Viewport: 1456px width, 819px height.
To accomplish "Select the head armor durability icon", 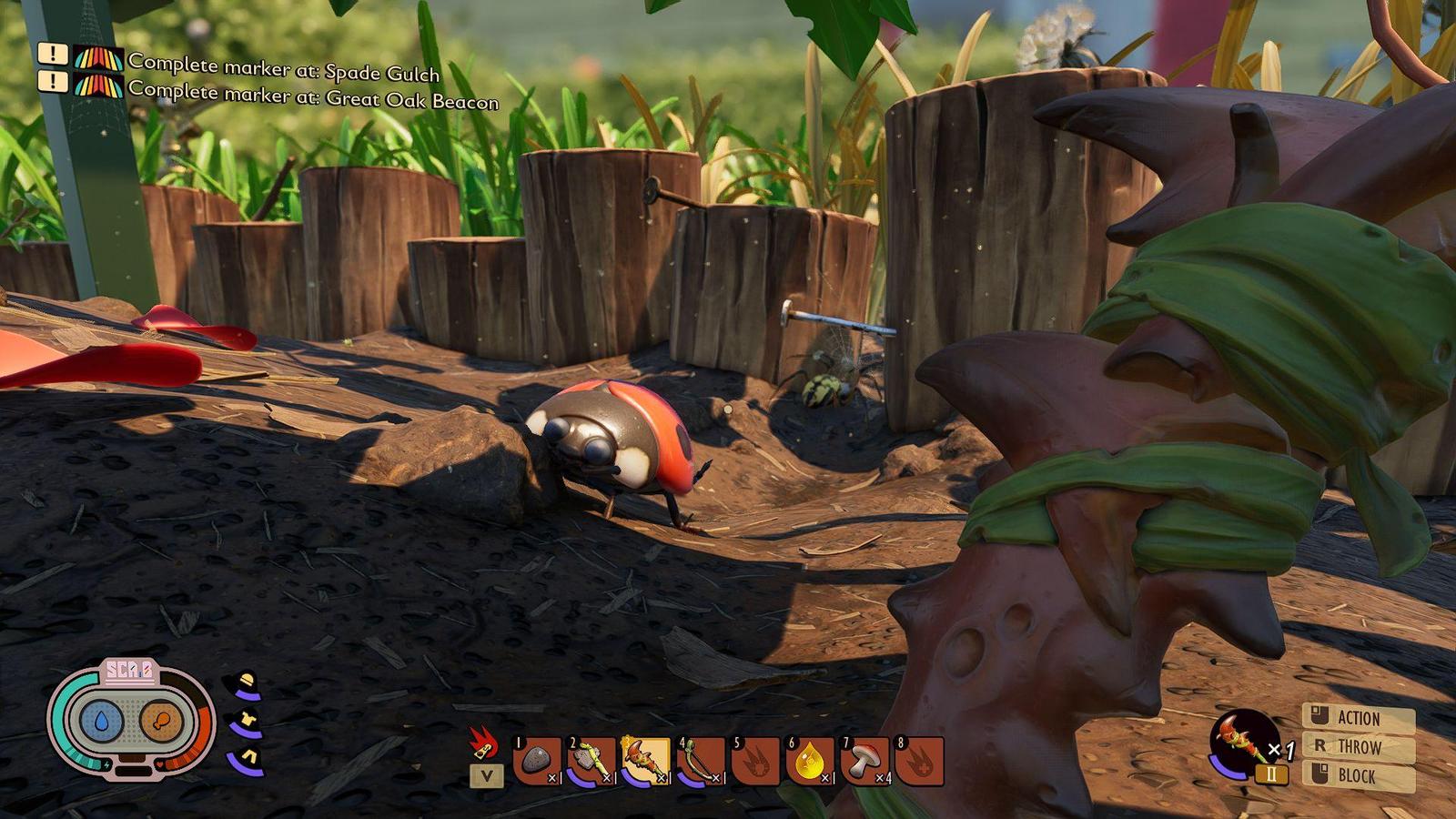I will point(246,684).
